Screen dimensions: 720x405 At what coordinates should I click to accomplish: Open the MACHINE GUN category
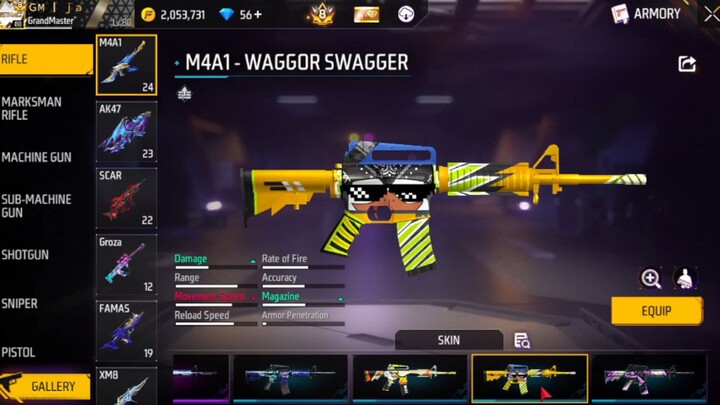point(44,157)
